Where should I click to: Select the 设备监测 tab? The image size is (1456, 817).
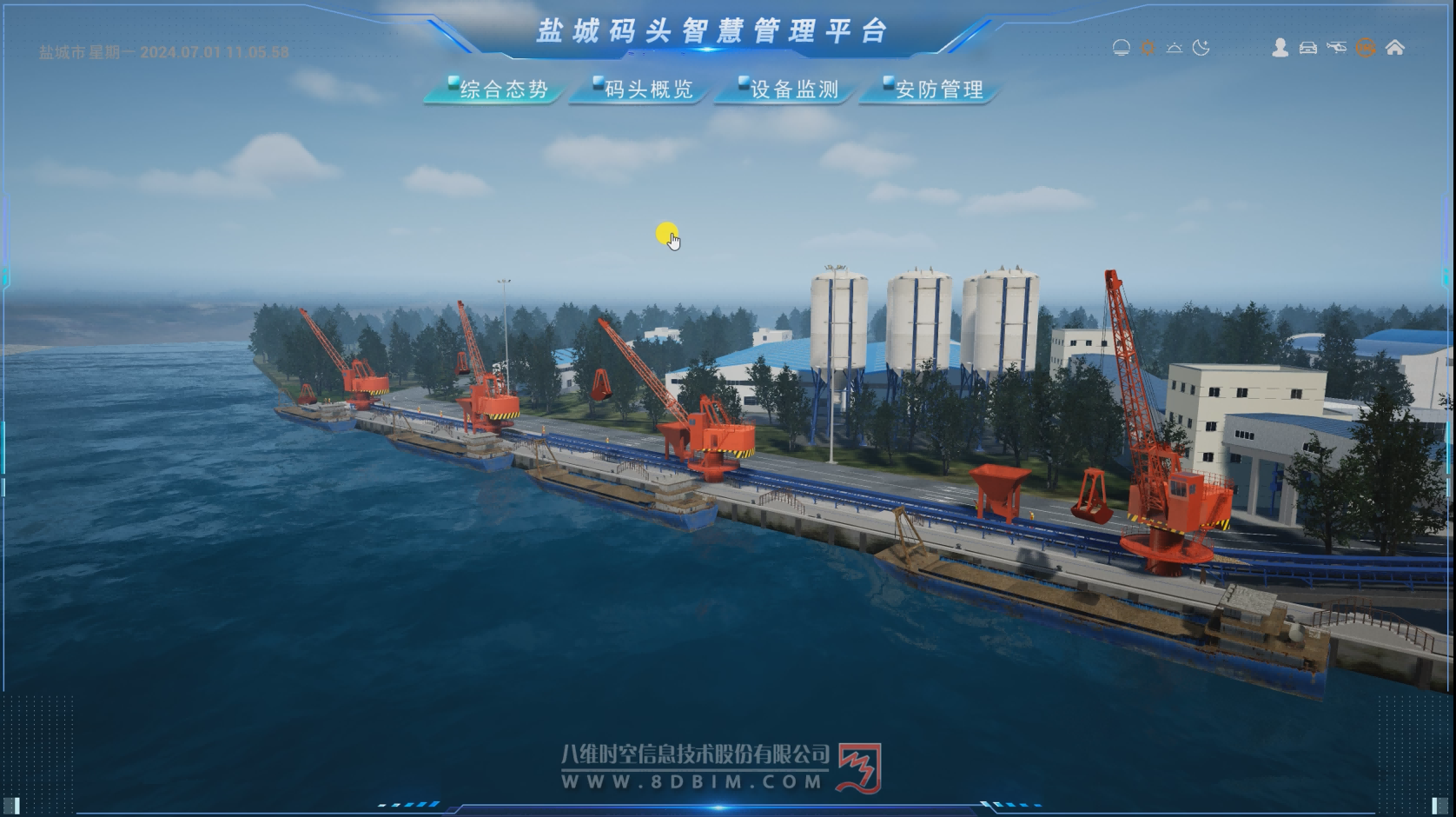(787, 90)
